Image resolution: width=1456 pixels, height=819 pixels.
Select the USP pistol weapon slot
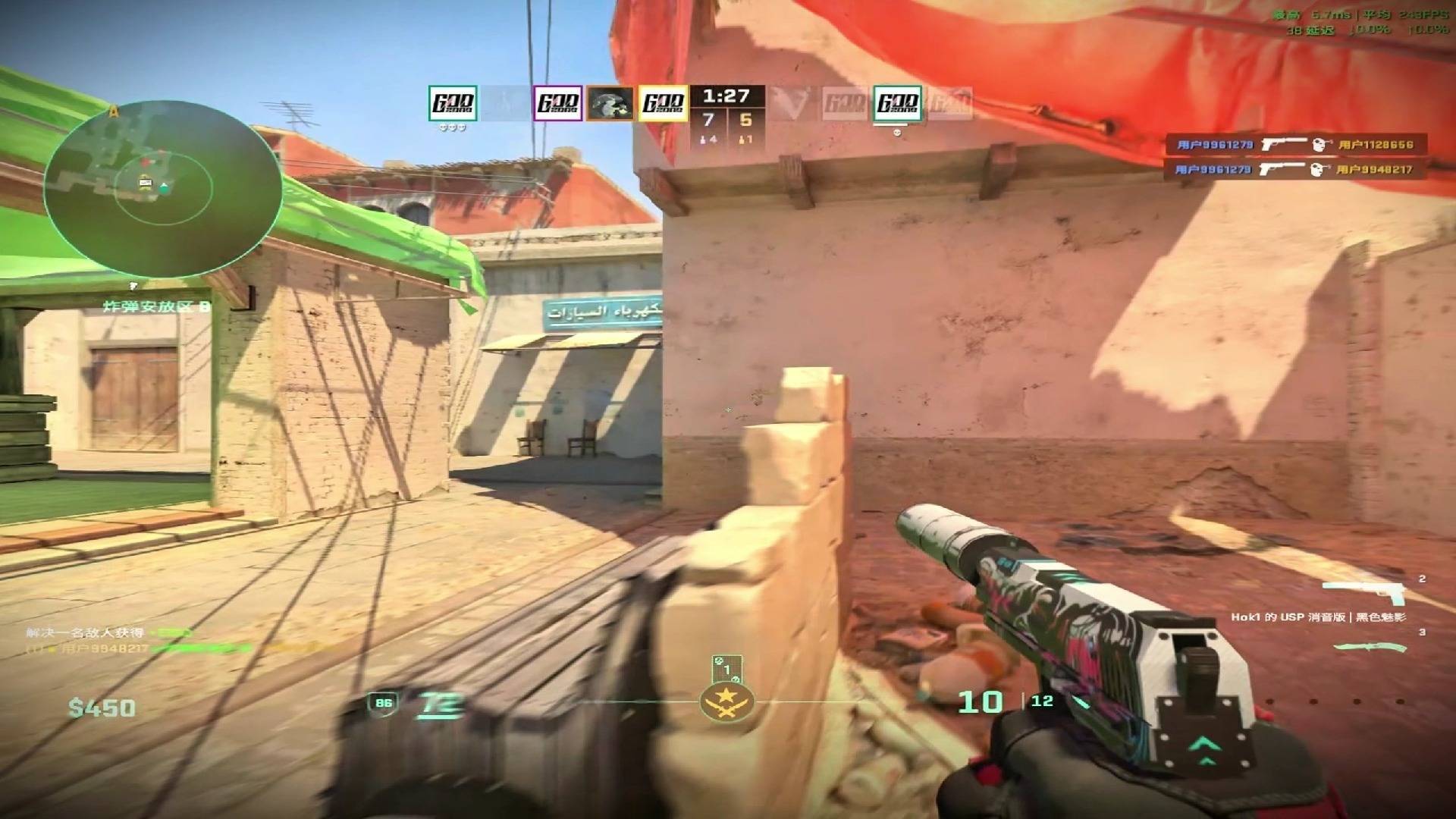[x=1363, y=591]
